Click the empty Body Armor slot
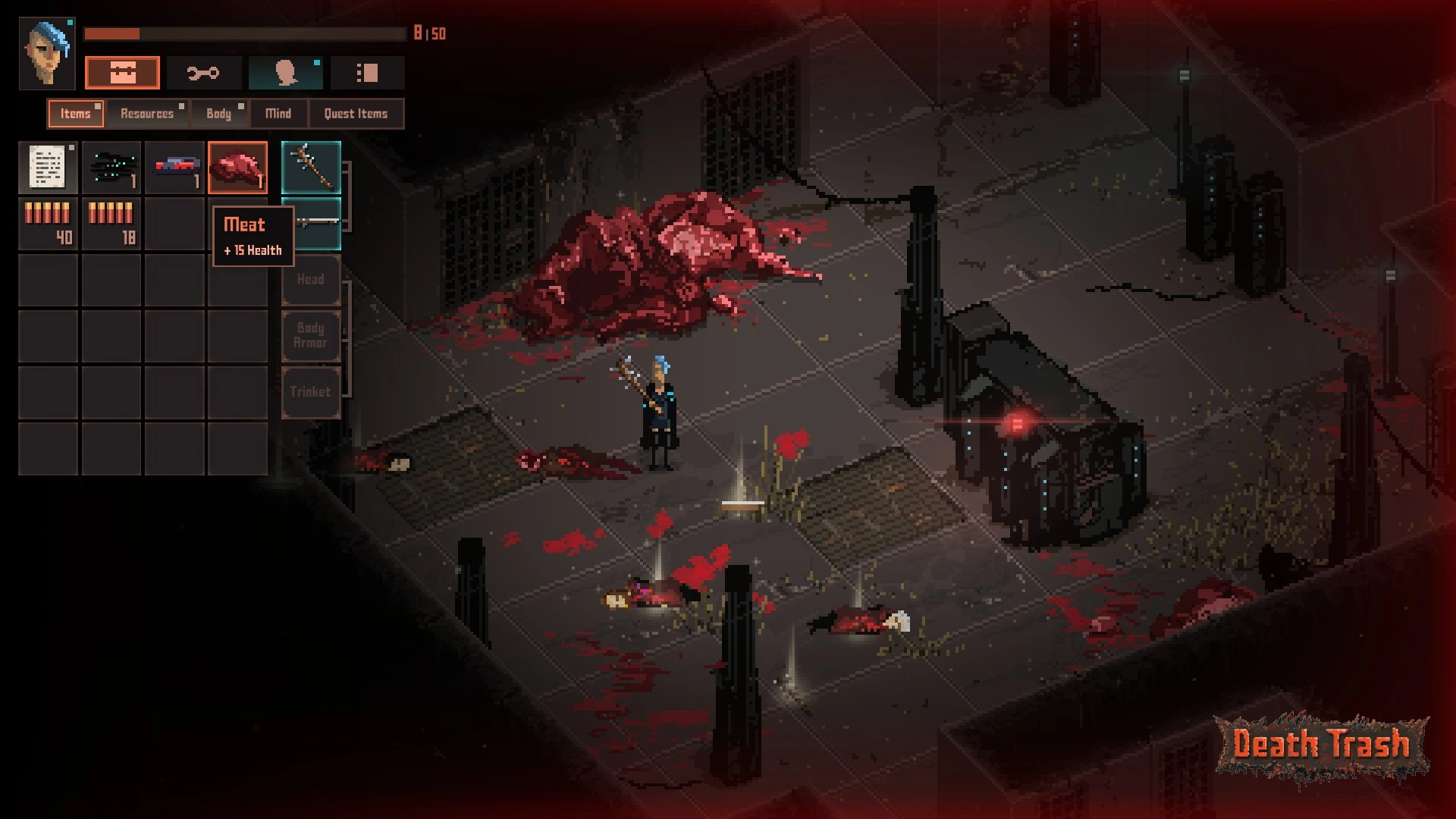The height and width of the screenshot is (819, 1456). (311, 335)
